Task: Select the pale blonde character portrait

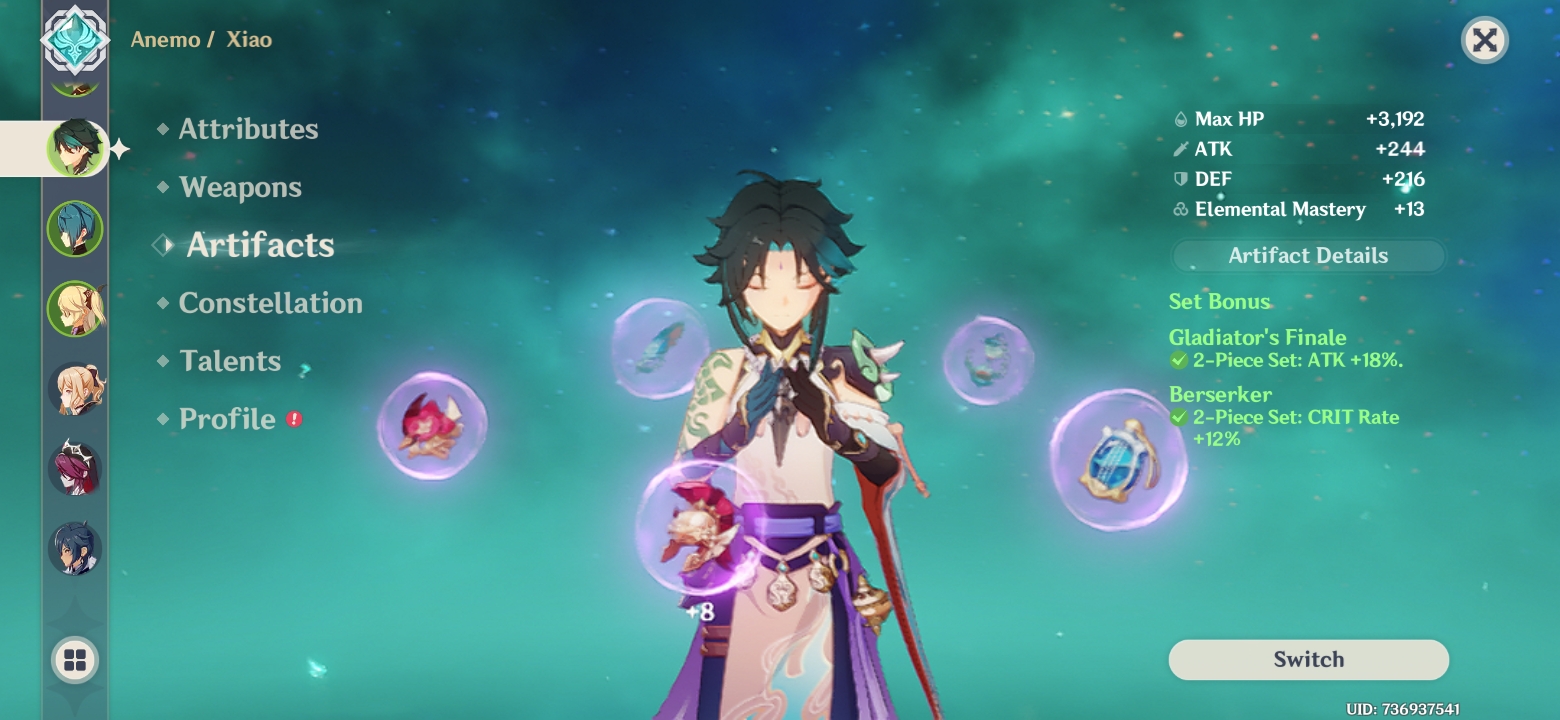Action: (x=75, y=388)
